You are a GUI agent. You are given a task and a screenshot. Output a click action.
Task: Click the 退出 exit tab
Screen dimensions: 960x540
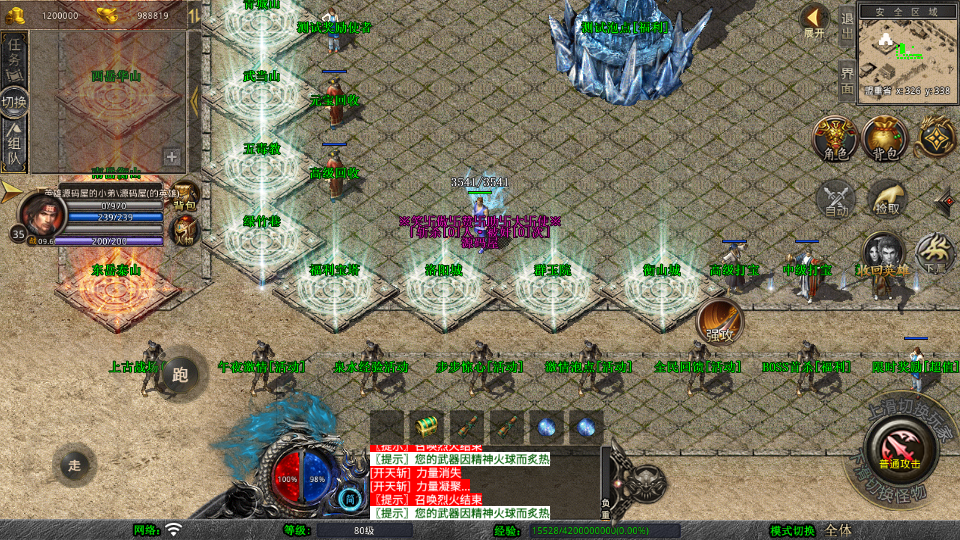[847, 26]
